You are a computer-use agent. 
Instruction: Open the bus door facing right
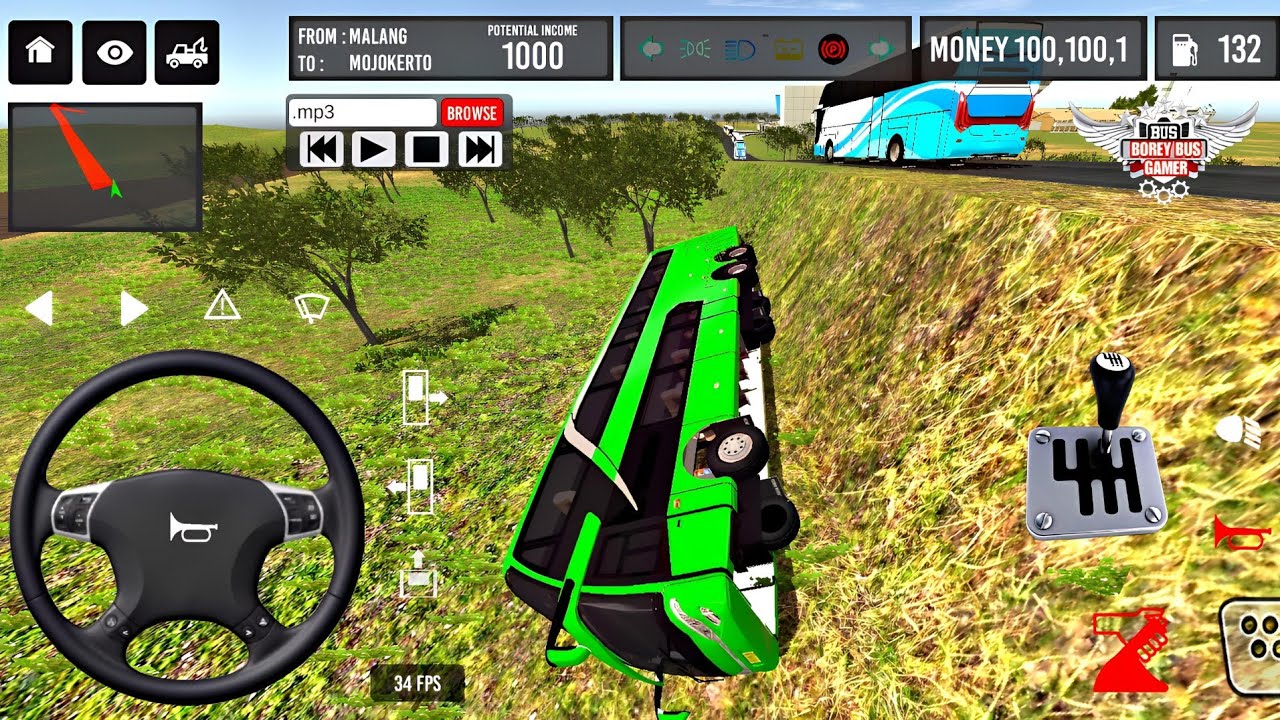point(420,397)
